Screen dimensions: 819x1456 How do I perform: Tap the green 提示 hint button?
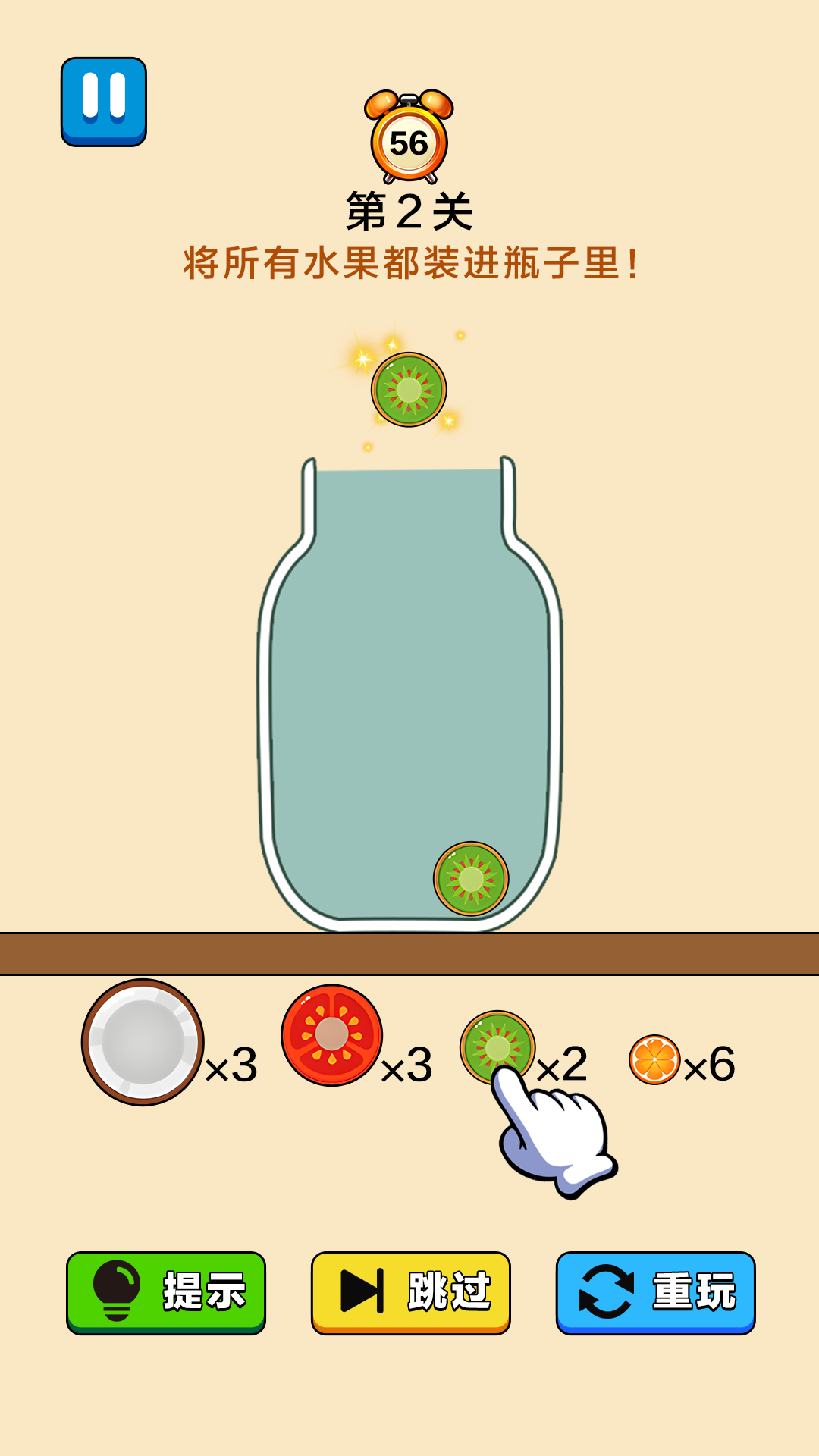pyautogui.click(x=166, y=1292)
